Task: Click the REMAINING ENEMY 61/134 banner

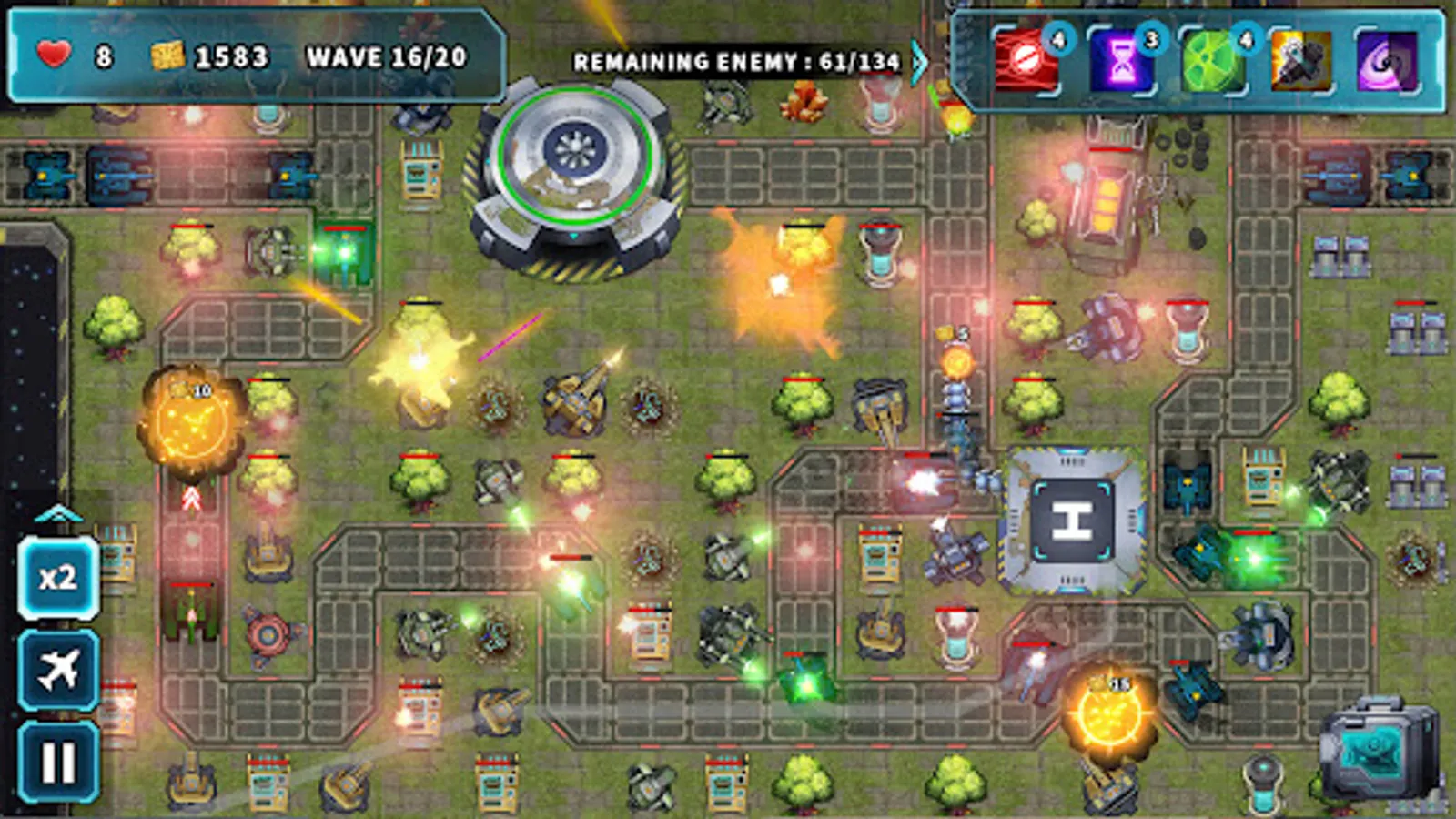Action: pos(737,62)
